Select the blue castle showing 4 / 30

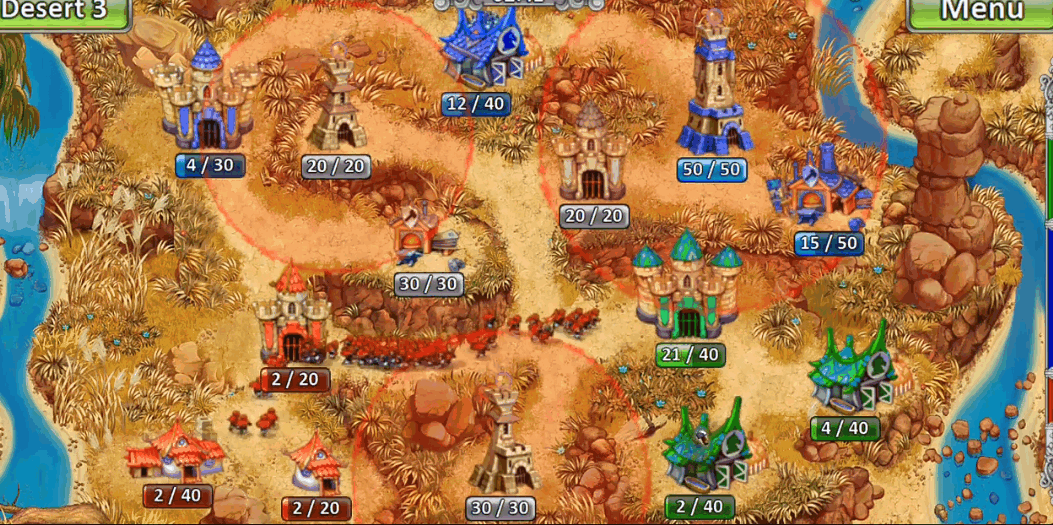207,100
